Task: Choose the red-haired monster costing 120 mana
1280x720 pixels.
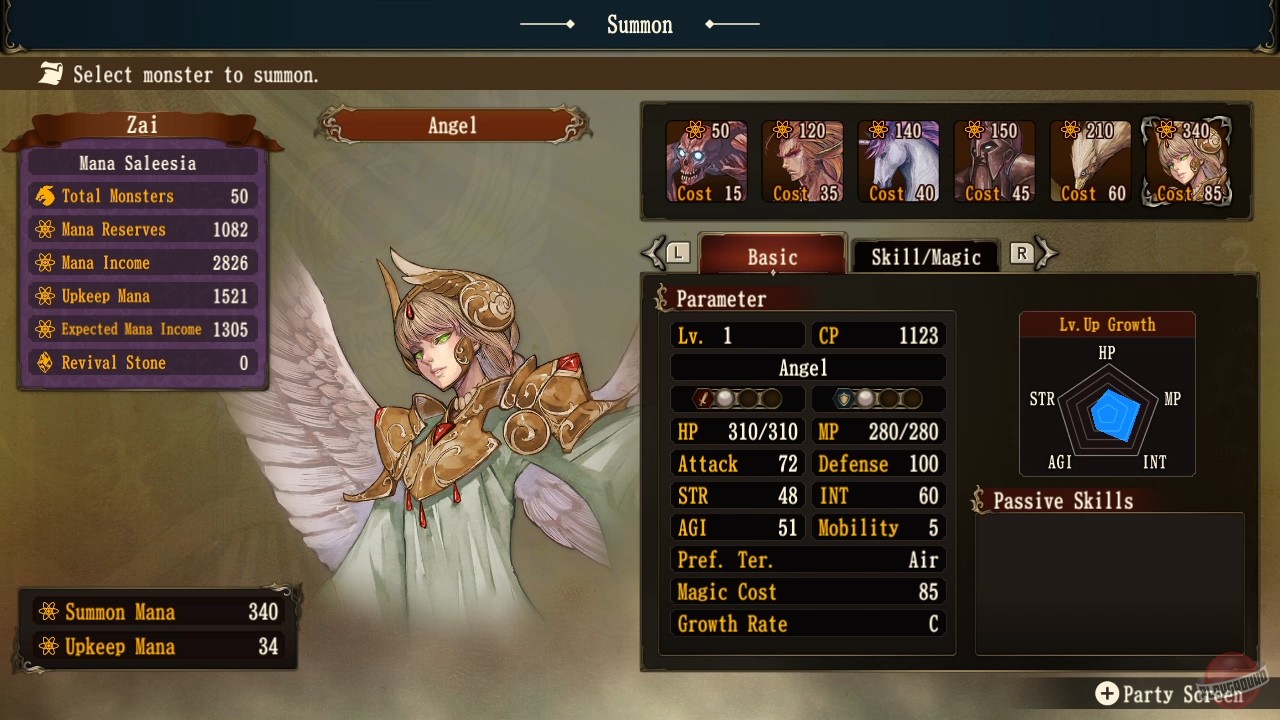Action: [x=802, y=162]
